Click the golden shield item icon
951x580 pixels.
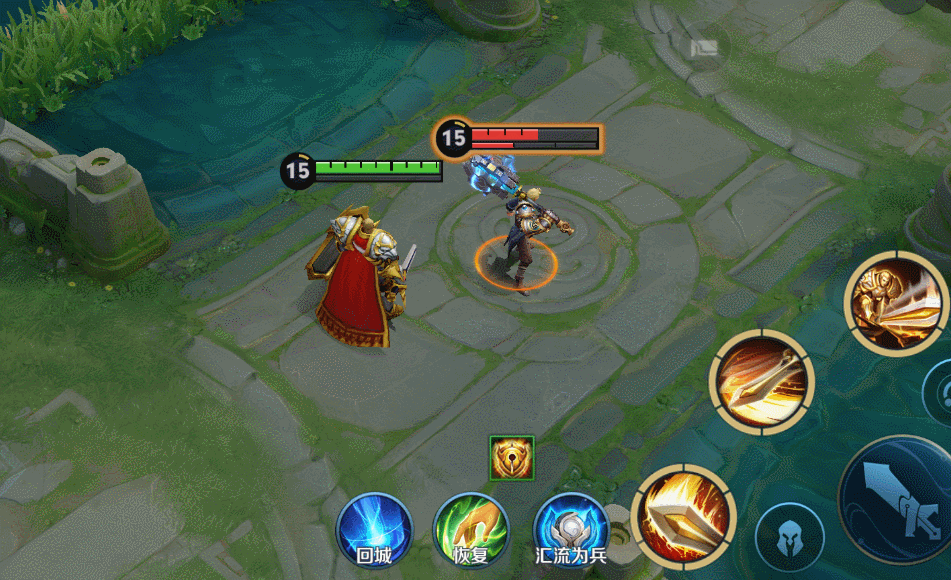pos(512,457)
